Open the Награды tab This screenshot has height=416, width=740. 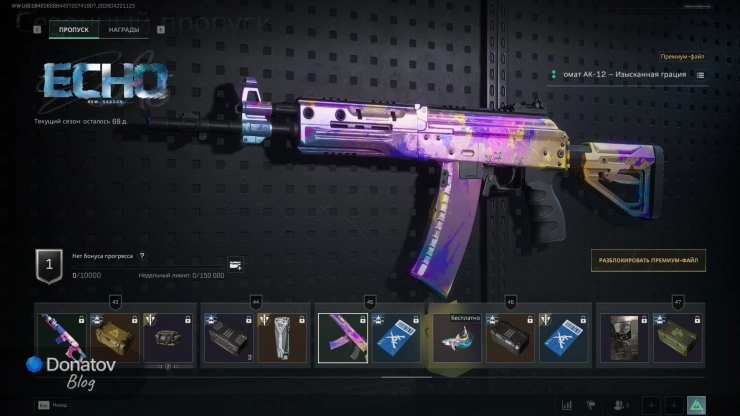point(124,30)
